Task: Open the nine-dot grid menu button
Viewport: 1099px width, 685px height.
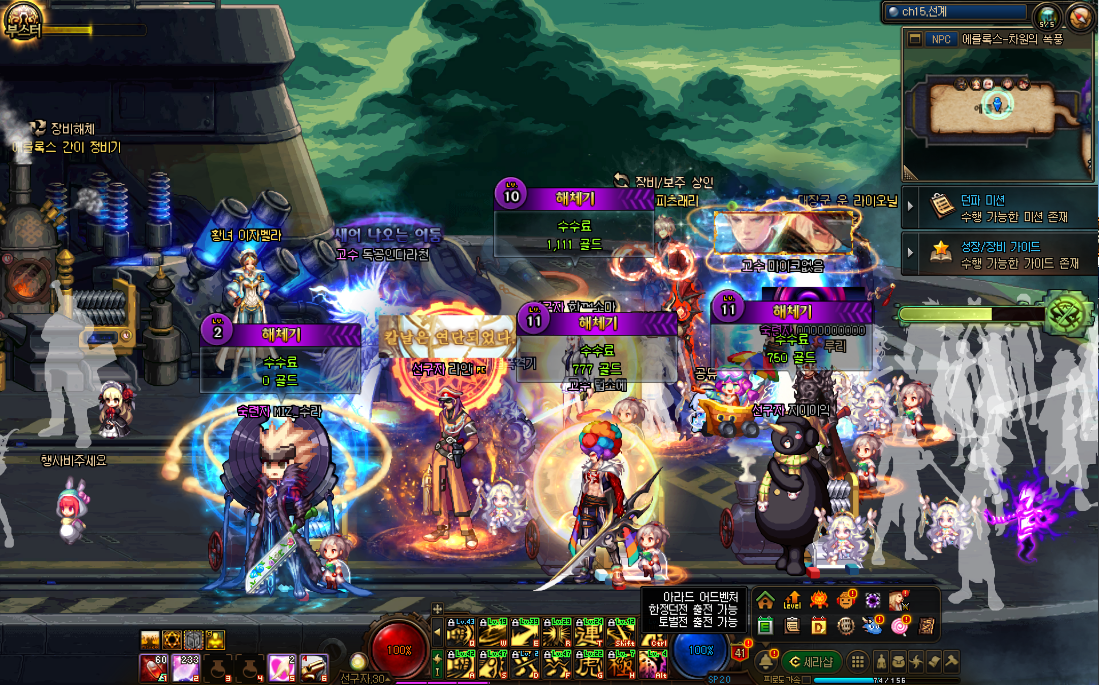Action: click(857, 661)
